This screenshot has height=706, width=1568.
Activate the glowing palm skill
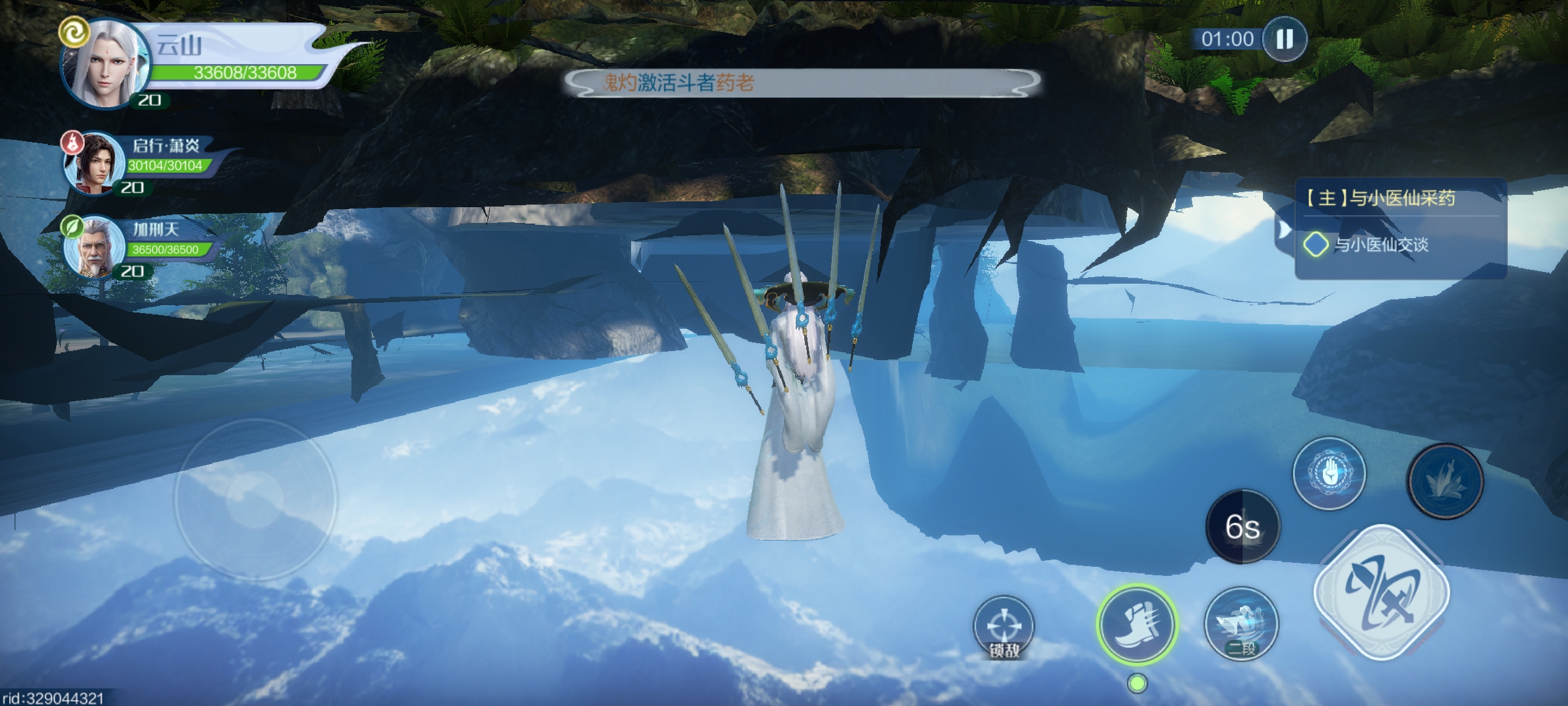tap(1329, 473)
